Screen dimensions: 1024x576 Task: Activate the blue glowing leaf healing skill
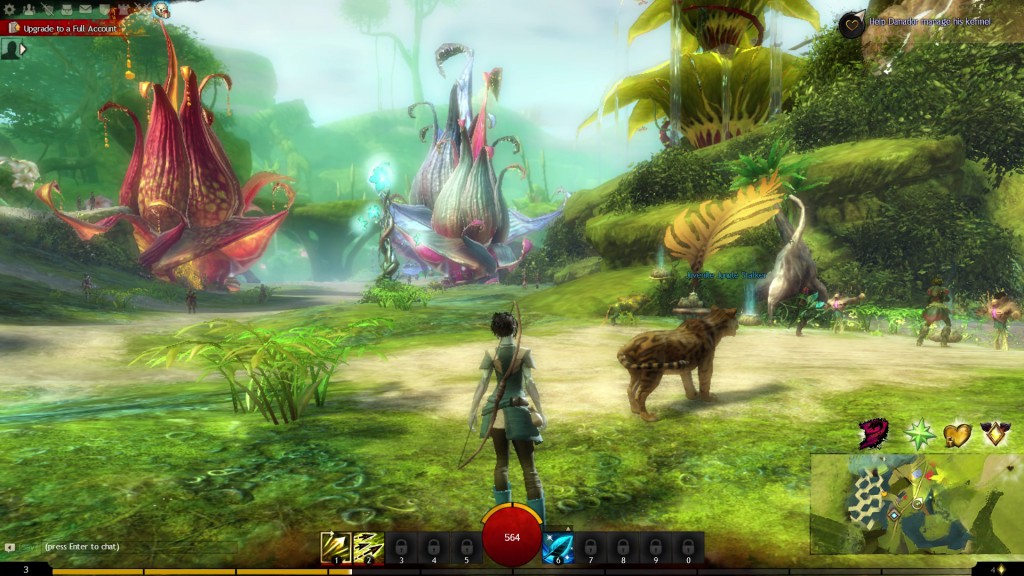tap(557, 546)
